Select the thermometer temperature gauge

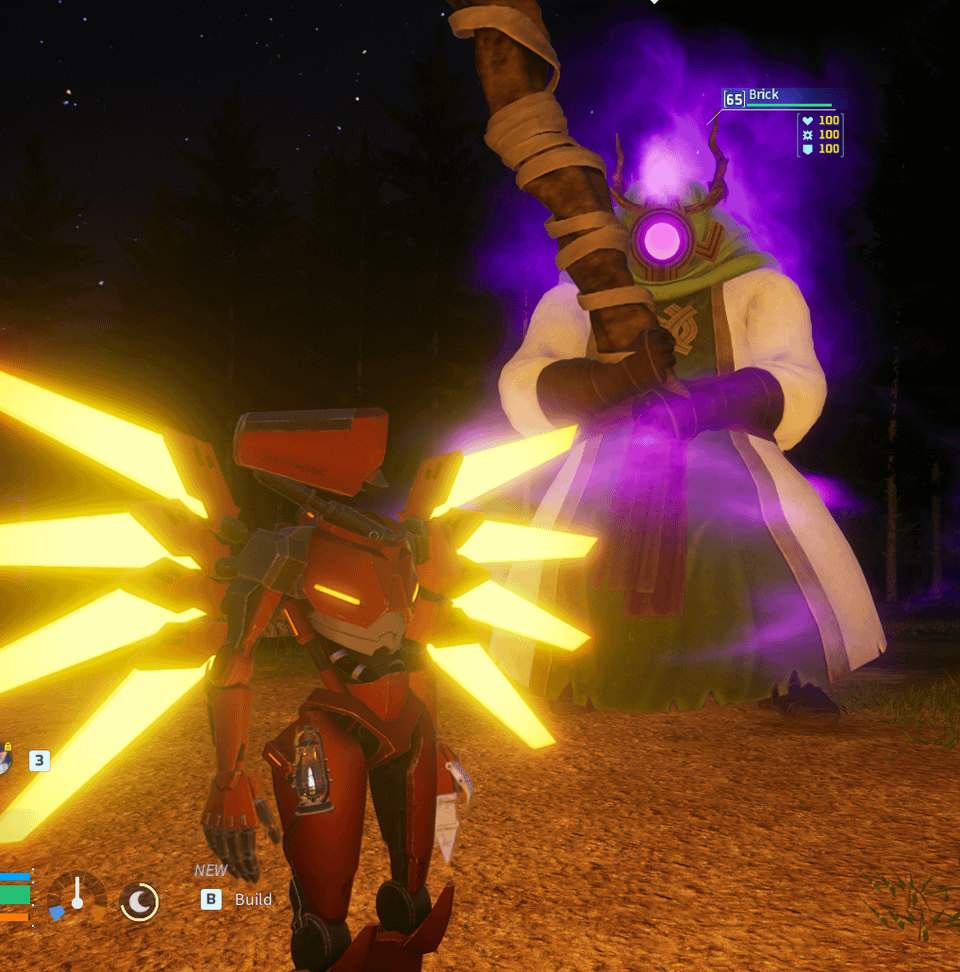coord(77,896)
